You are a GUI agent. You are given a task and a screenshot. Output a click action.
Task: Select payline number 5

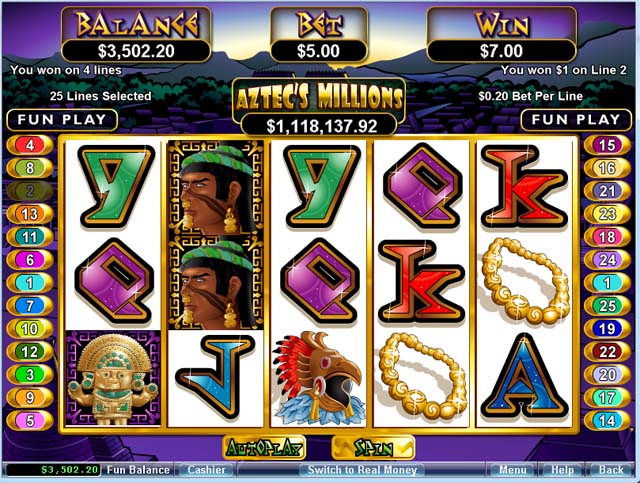click(x=30, y=420)
